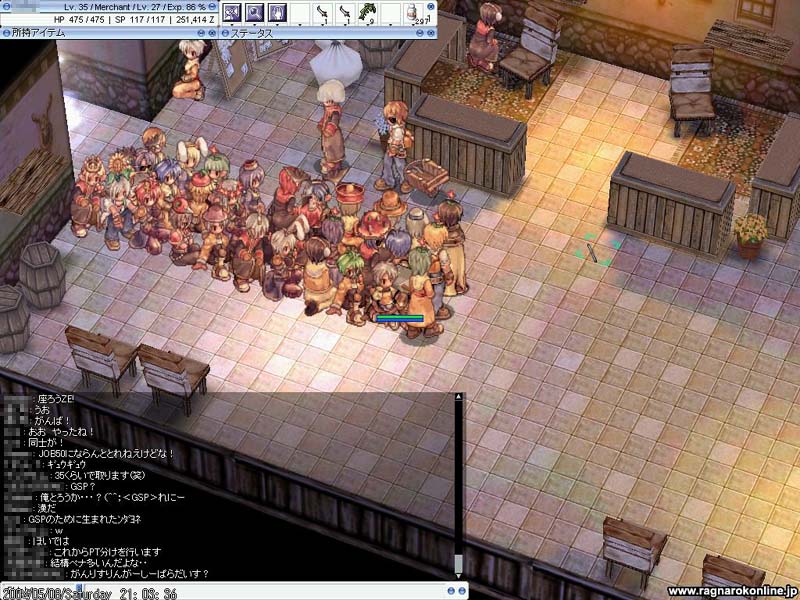Minimize the ステータス status window
The image size is (800, 600).
pyautogui.click(x=419, y=33)
